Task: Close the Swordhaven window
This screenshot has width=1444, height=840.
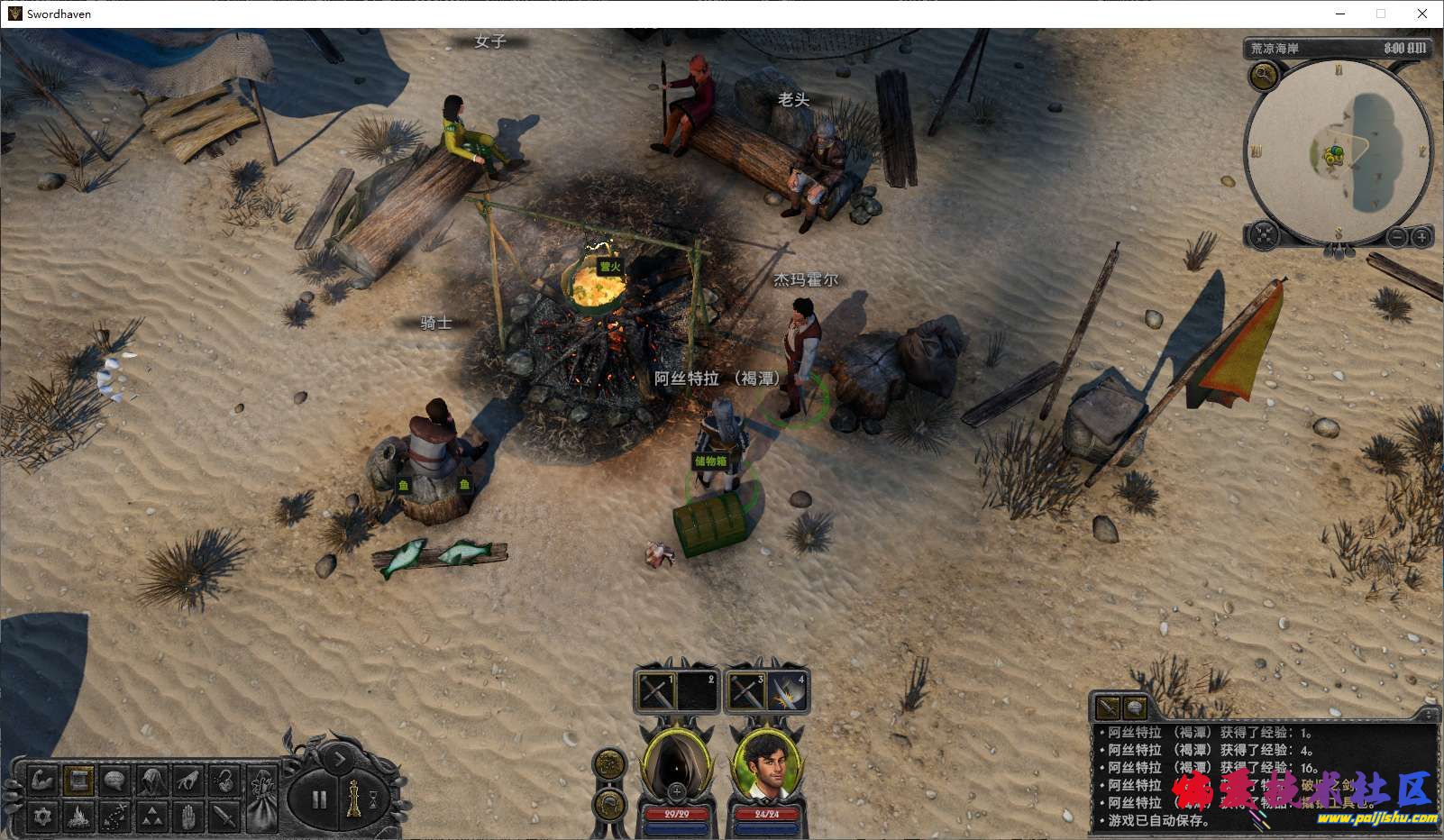Action: point(1422,14)
